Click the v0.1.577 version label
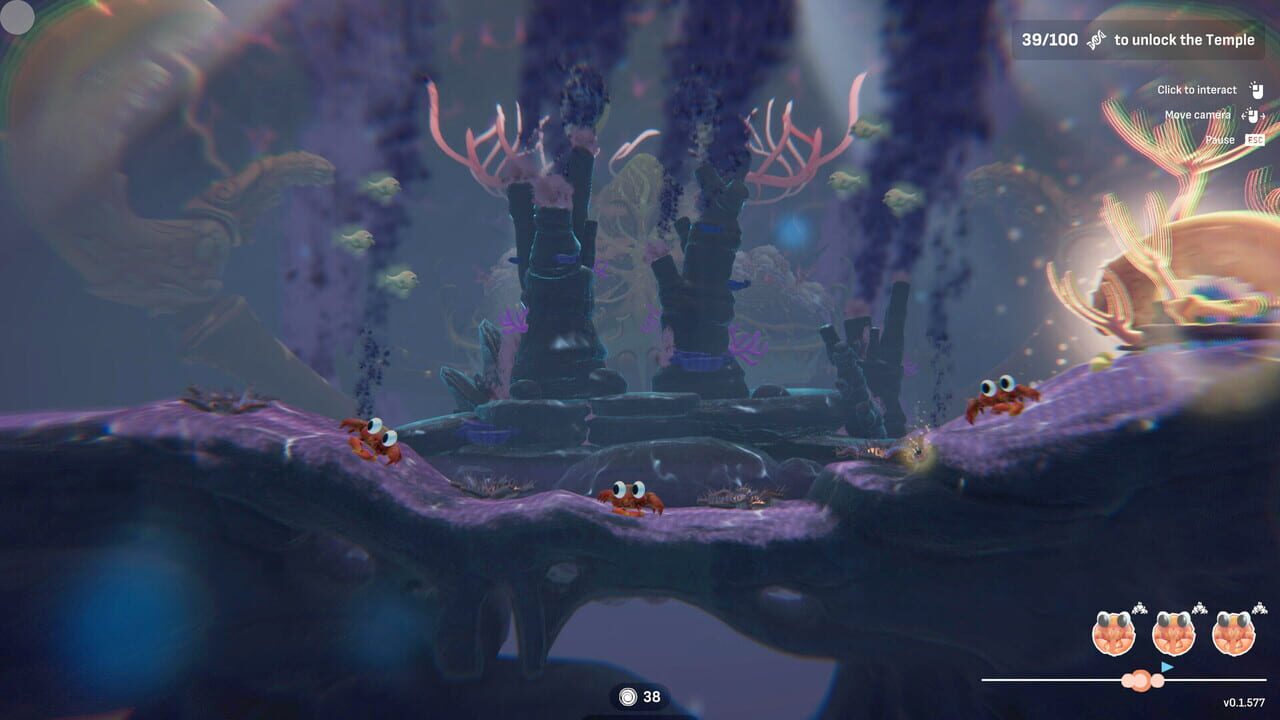 (1245, 701)
